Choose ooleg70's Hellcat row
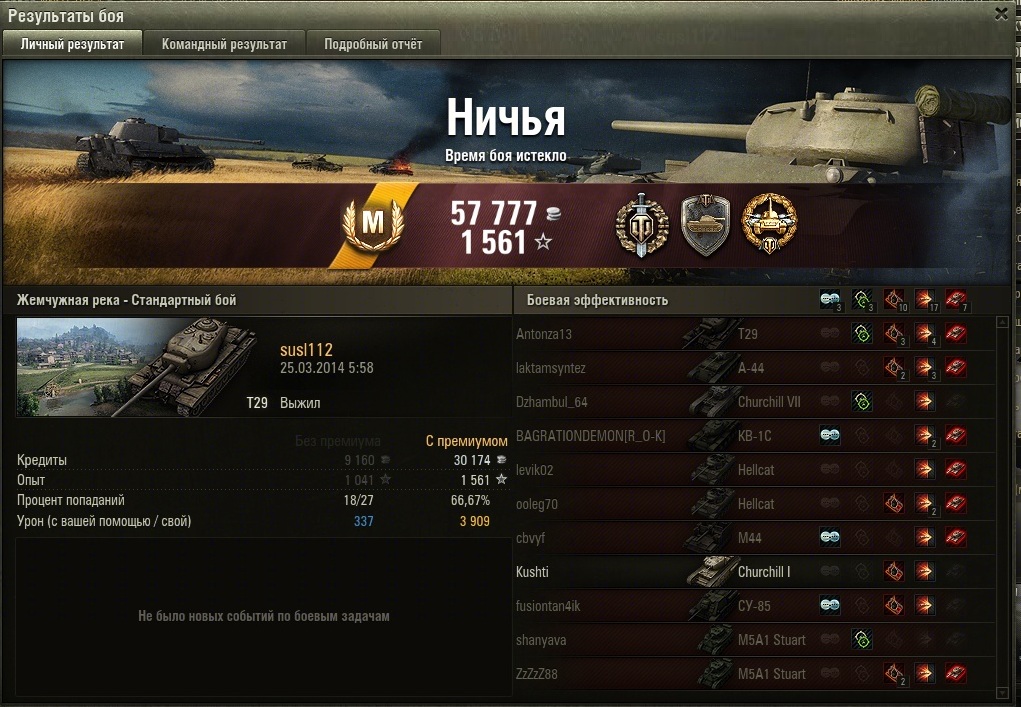 click(650, 504)
